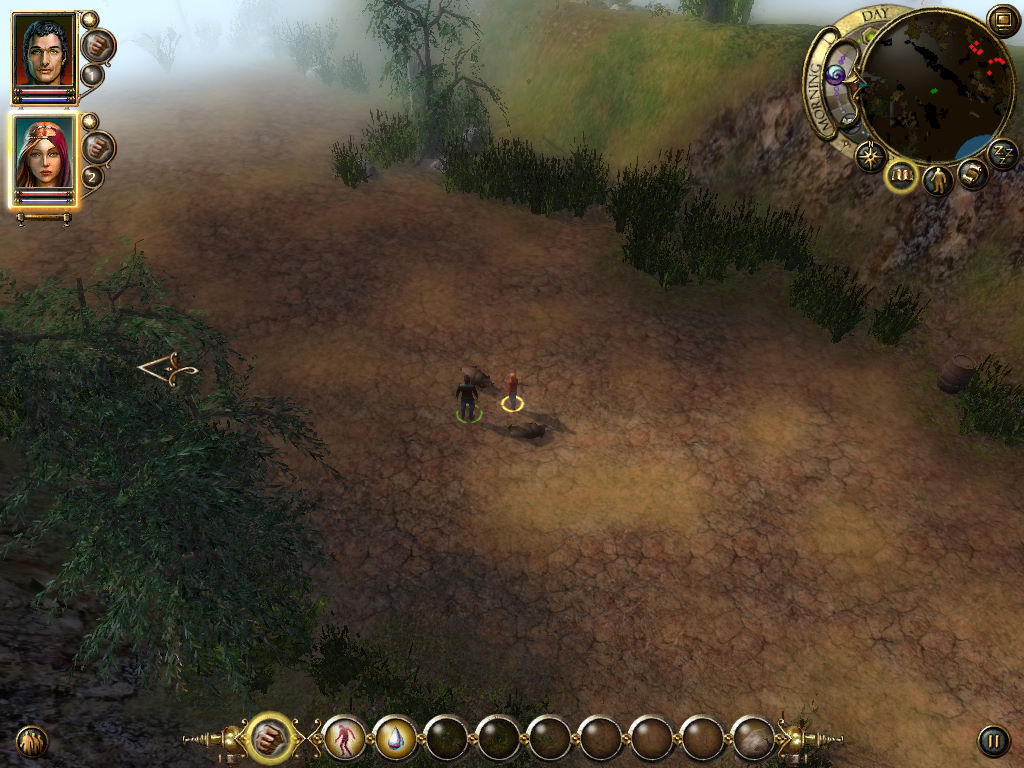Image resolution: width=1024 pixels, height=768 pixels.
Task: Click the fist icon beside the woman's portrait
Action: pyautogui.click(x=98, y=148)
